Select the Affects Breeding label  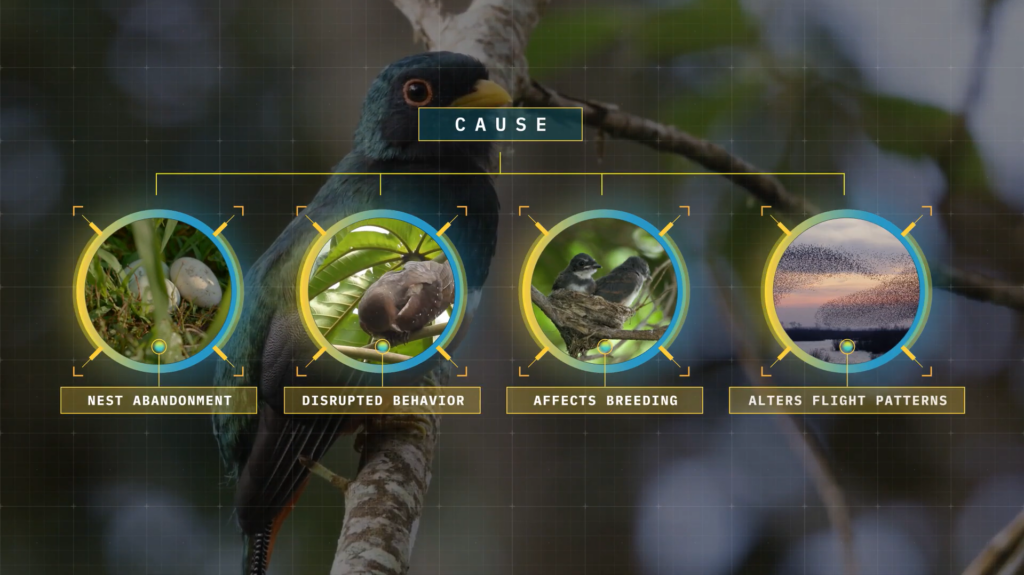pos(604,401)
